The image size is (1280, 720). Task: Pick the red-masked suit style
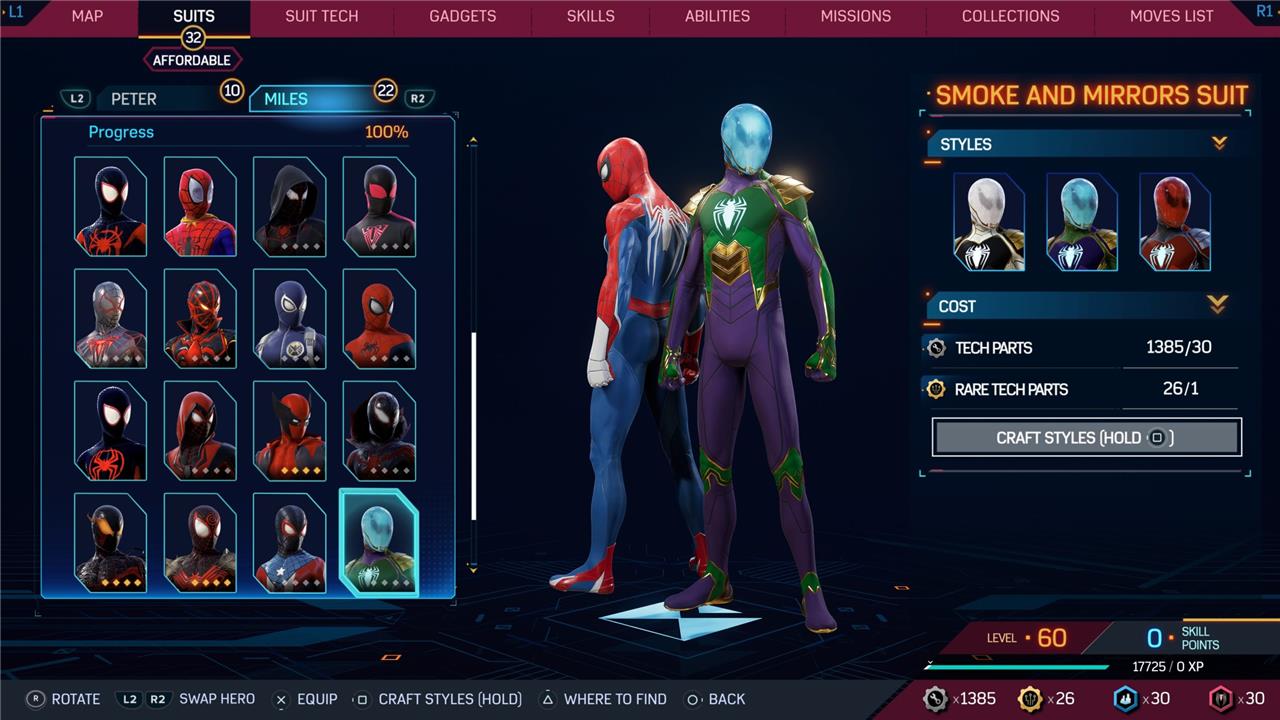[x=1175, y=222]
